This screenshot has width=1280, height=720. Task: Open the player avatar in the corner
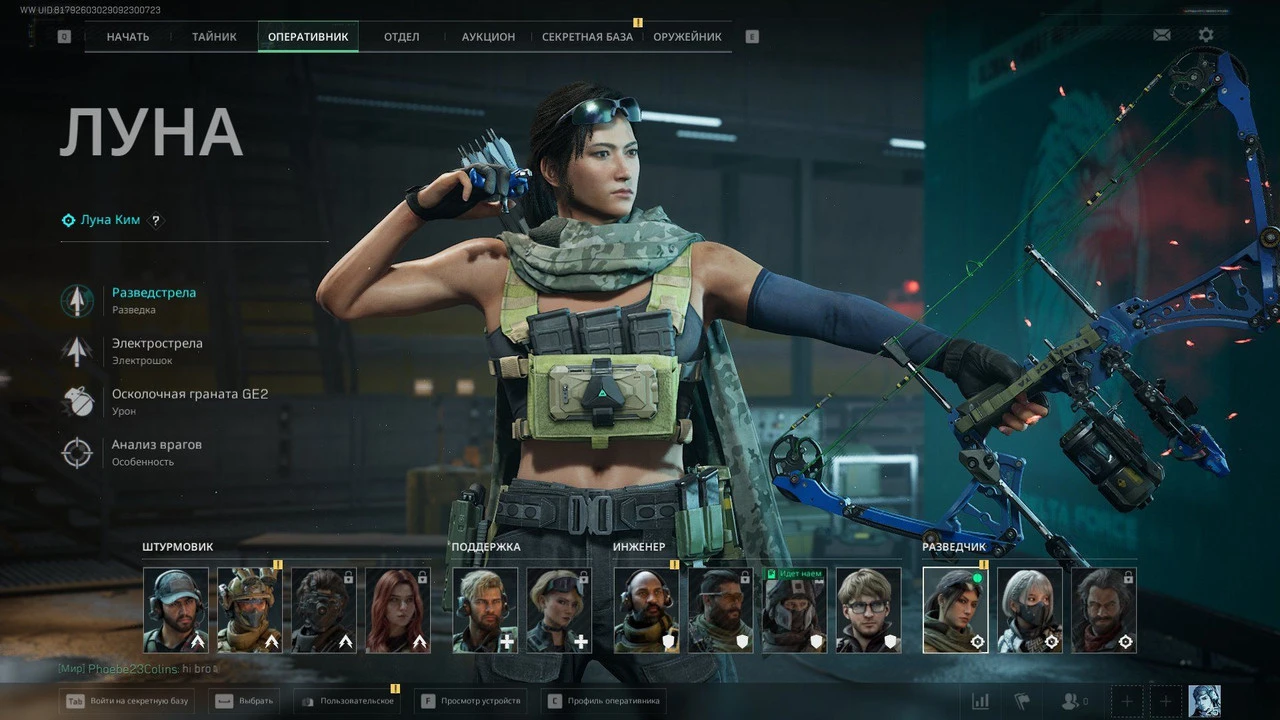(1204, 701)
